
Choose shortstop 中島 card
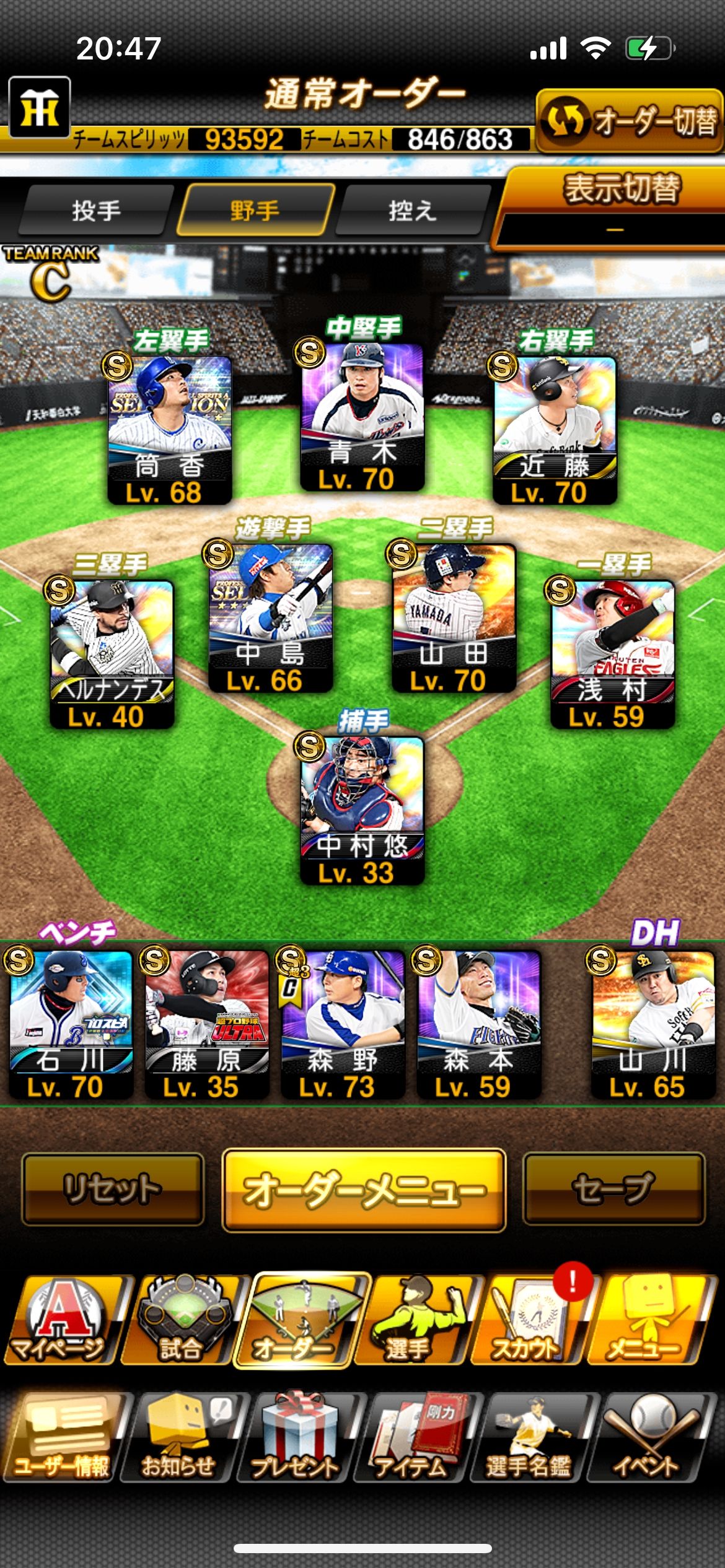click(271, 617)
